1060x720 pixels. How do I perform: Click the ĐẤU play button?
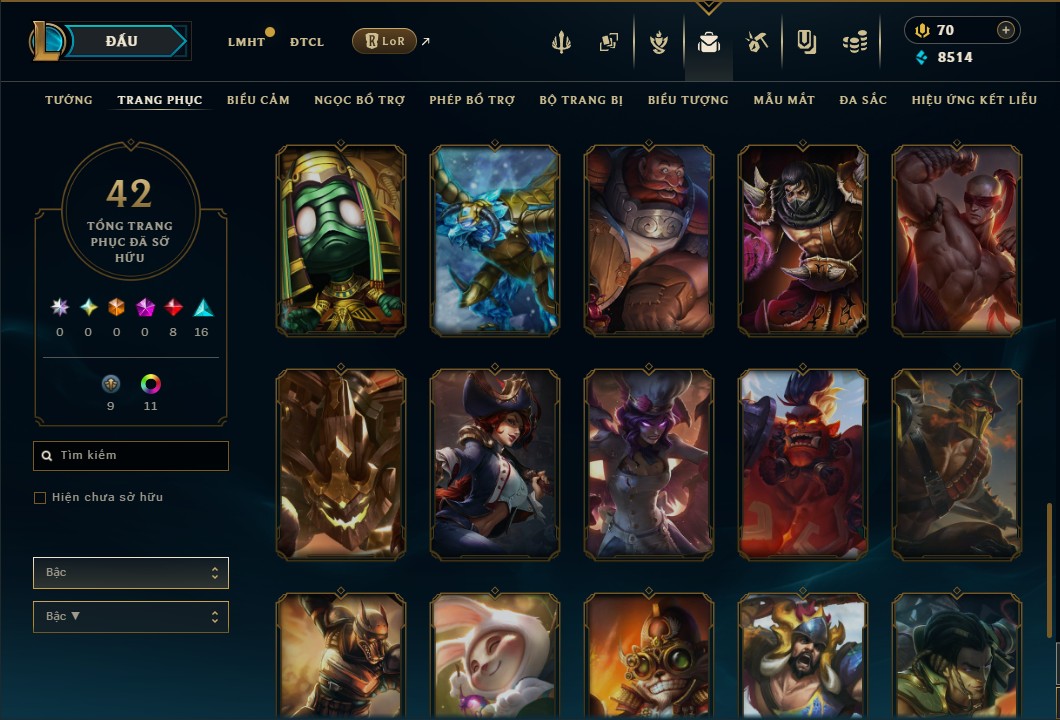(x=122, y=41)
